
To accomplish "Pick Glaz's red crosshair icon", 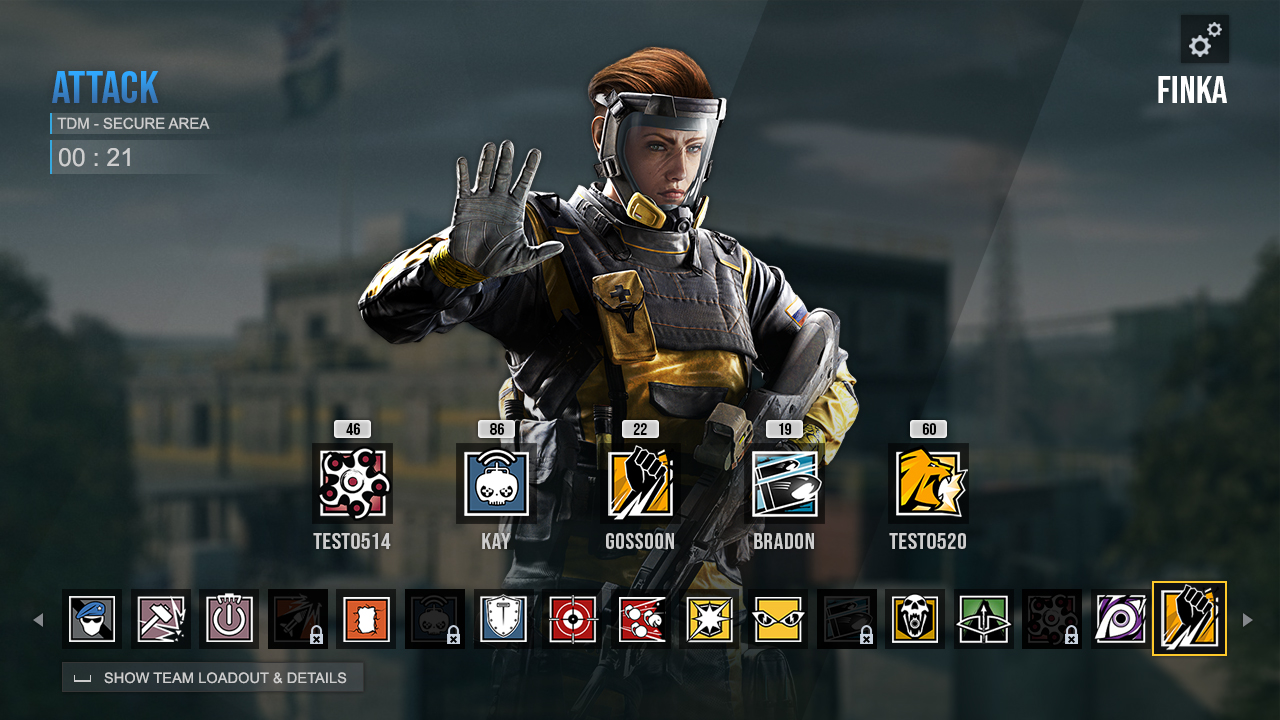I will coord(572,619).
